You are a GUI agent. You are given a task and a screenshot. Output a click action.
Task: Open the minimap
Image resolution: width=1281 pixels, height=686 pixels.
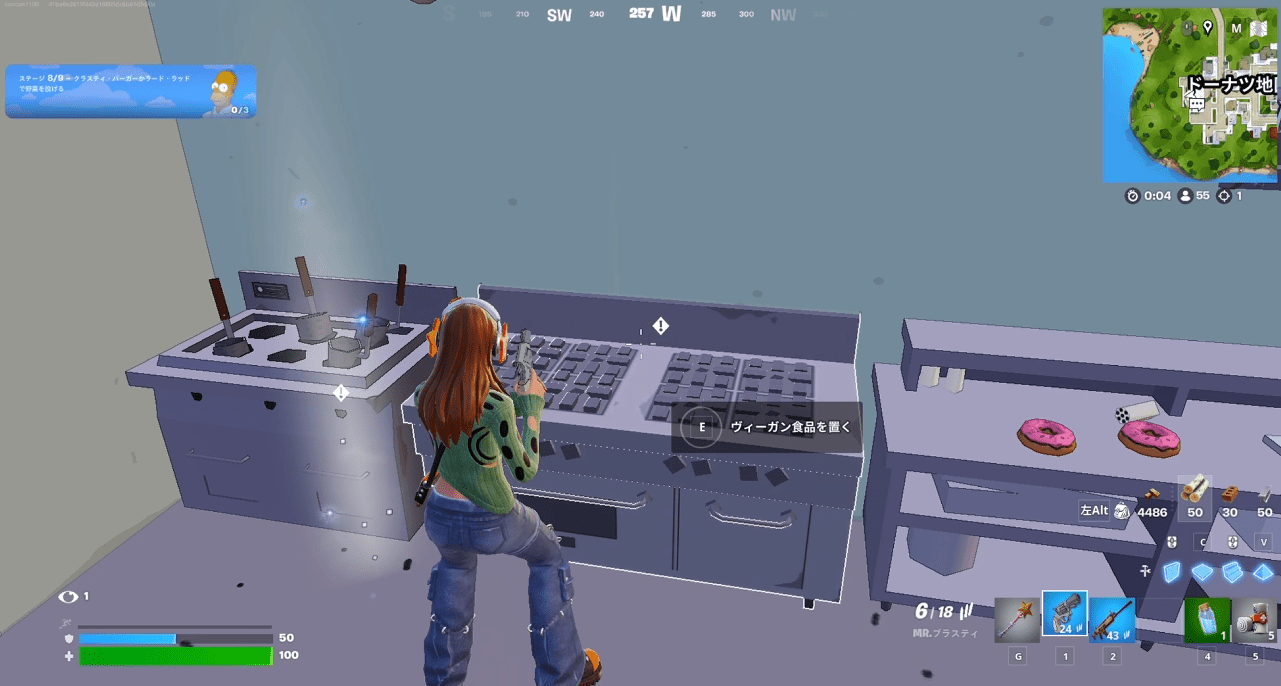point(1189,95)
